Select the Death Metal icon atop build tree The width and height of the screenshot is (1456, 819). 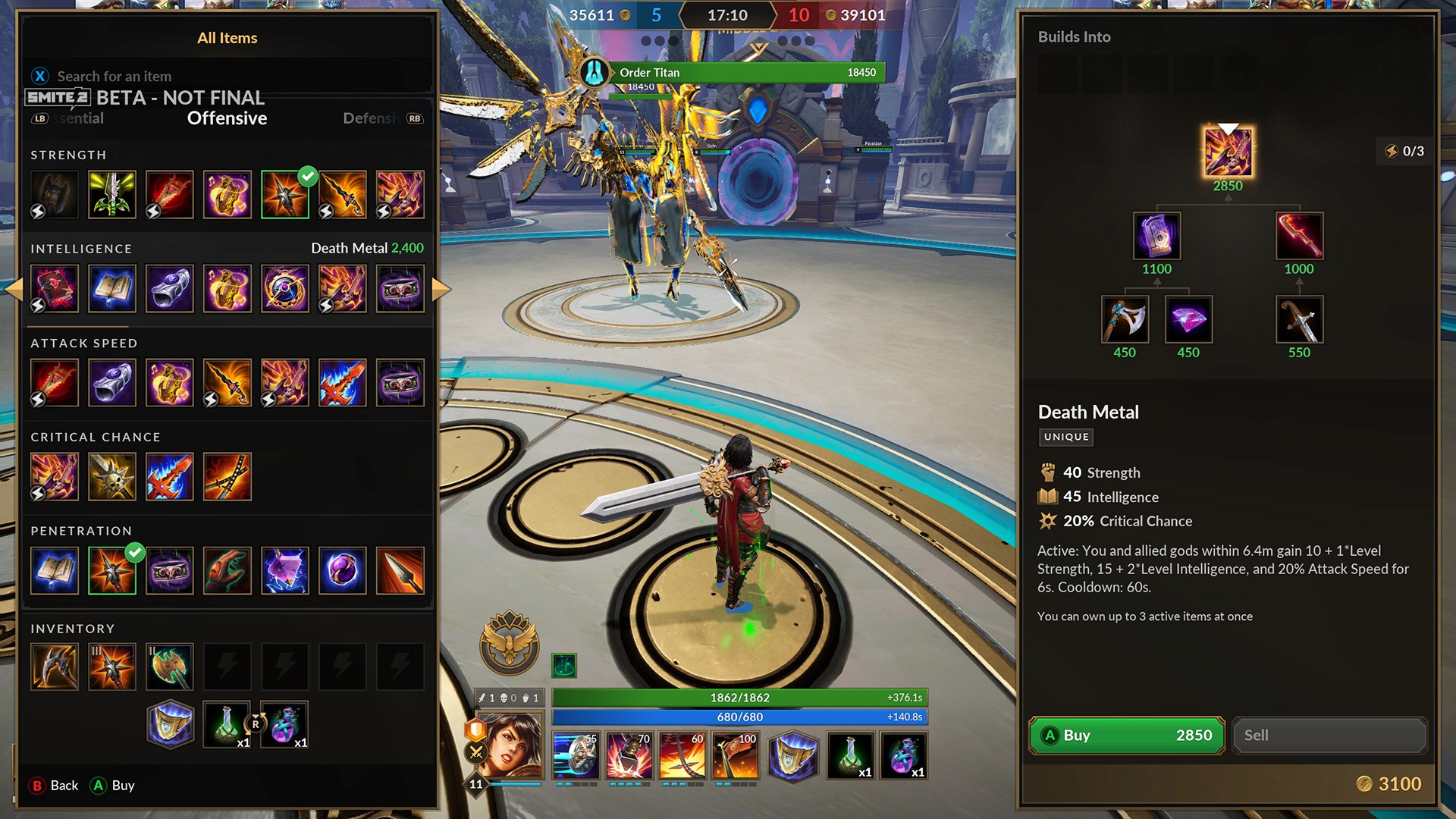(1228, 152)
